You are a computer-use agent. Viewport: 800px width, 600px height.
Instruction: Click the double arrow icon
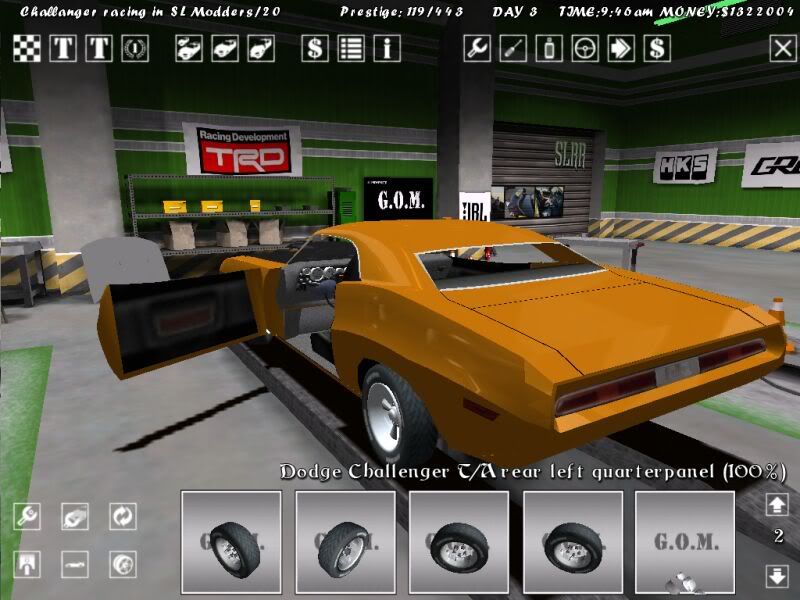pos(621,48)
